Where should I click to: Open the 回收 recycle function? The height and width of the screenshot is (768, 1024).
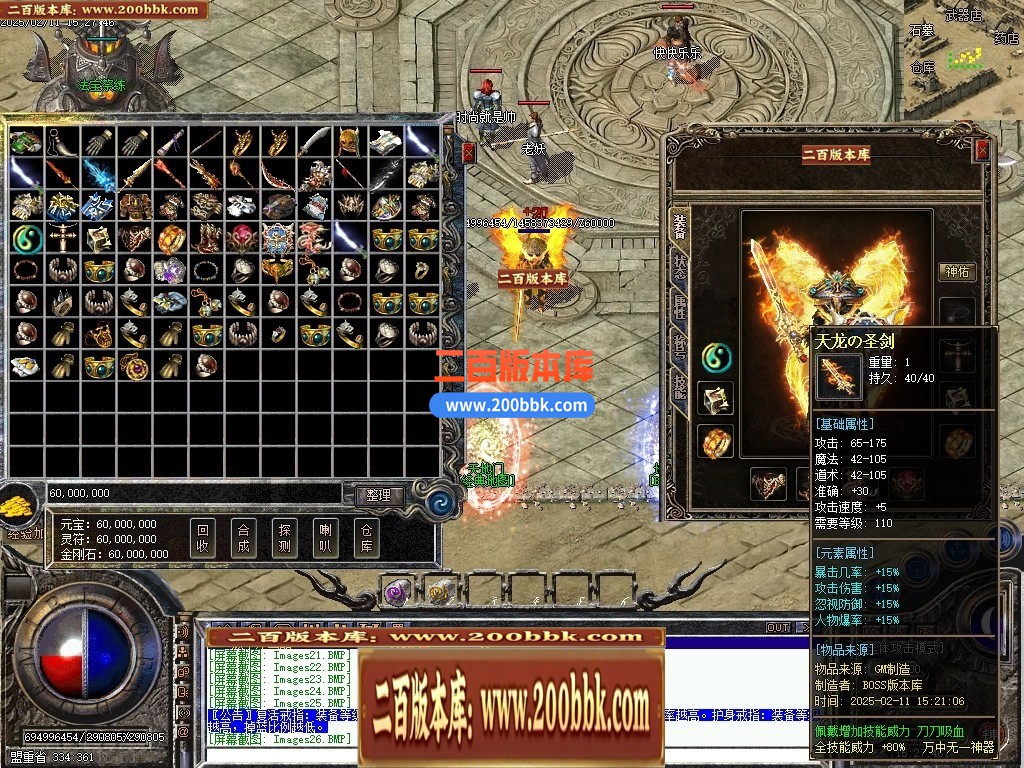(203, 539)
